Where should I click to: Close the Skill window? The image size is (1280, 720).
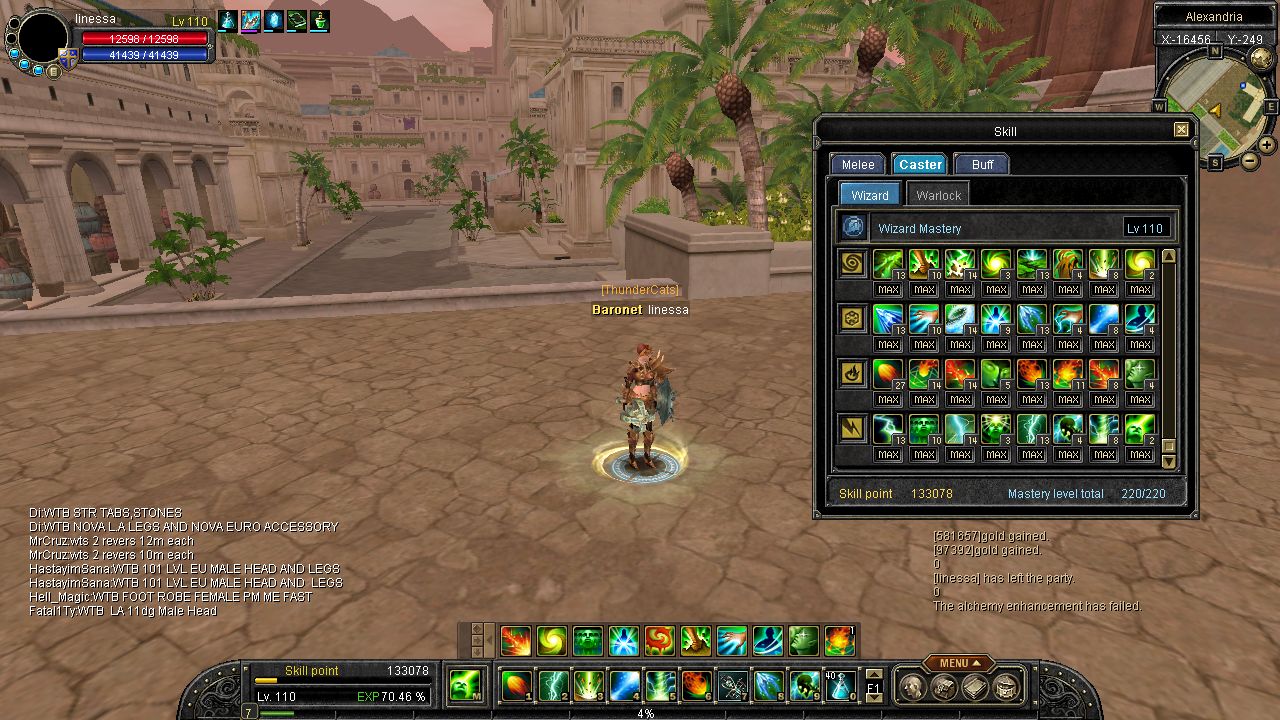[1181, 130]
